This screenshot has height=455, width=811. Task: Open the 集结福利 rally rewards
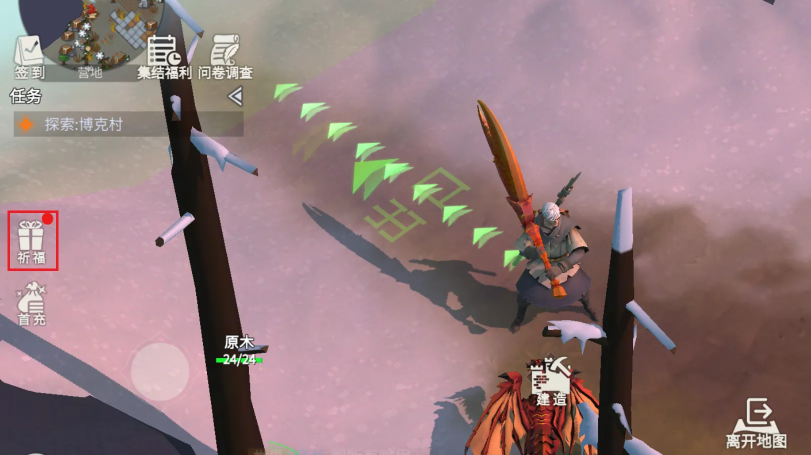click(163, 57)
